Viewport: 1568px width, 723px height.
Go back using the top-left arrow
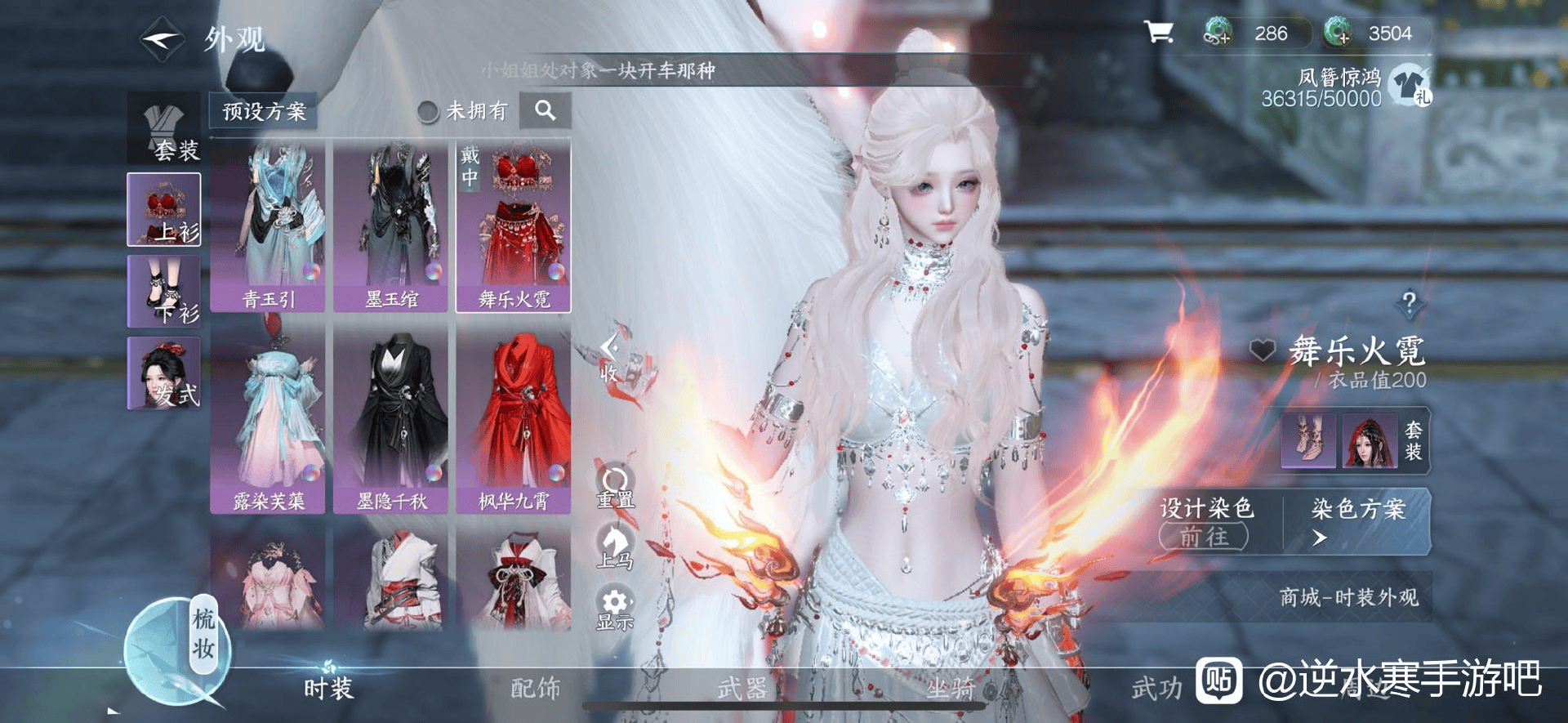pyautogui.click(x=162, y=38)
